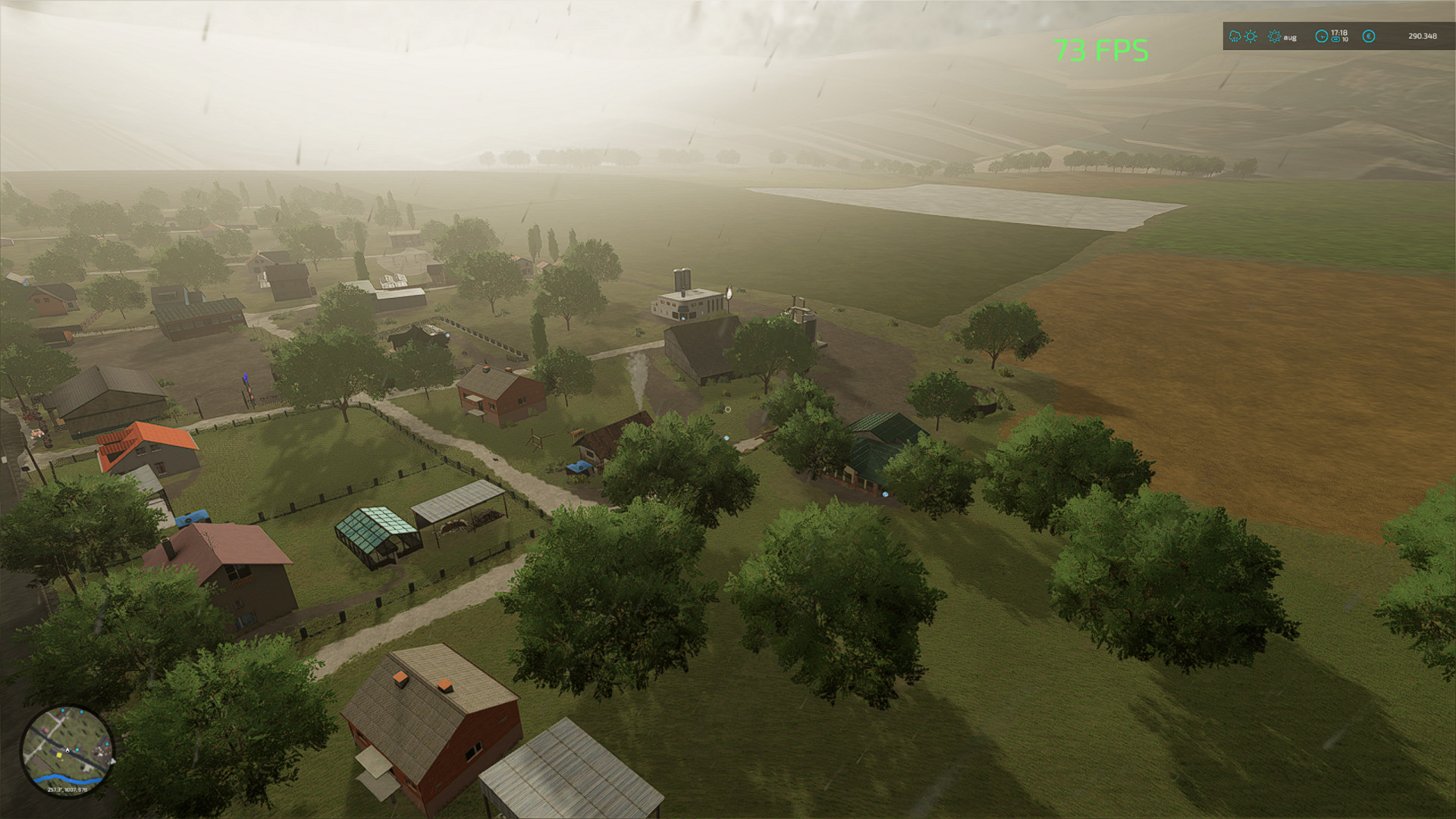
Task: Click the season icon beside the 'aug' label
Action: pos(1274,36)
